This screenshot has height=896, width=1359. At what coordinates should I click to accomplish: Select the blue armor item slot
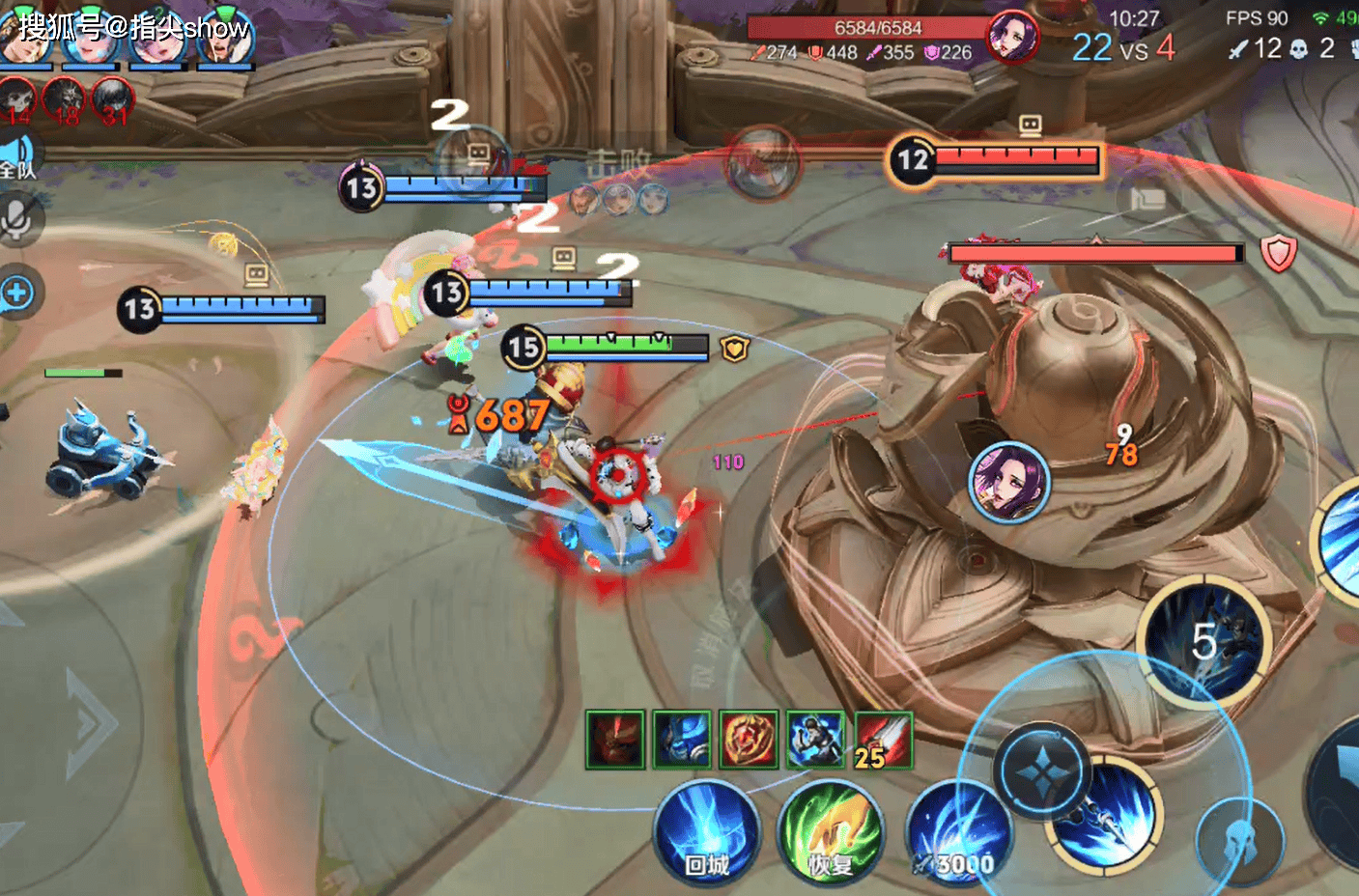(682, 741)
